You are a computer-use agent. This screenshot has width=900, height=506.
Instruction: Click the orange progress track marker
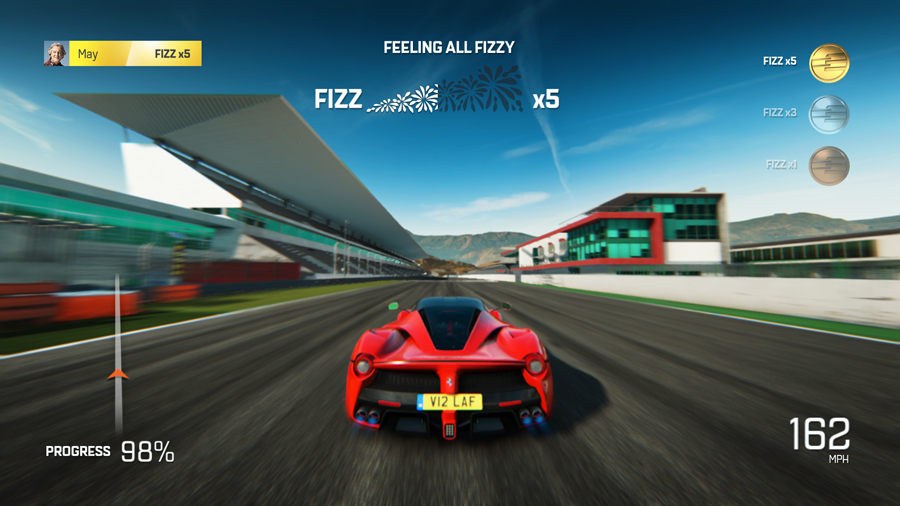[118, 374]
